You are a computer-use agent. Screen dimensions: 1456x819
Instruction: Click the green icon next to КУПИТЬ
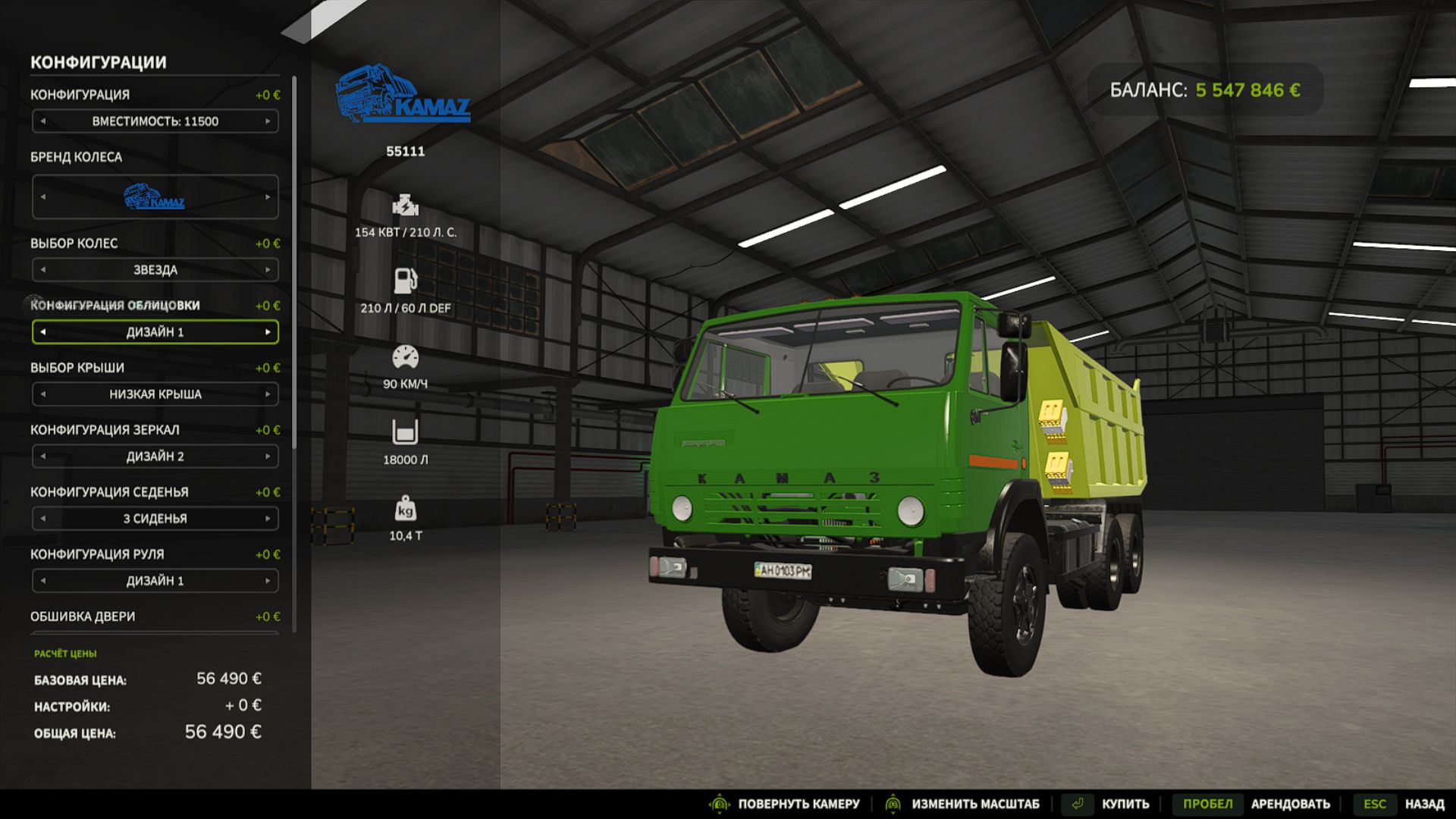click(x=1078, y=803)
